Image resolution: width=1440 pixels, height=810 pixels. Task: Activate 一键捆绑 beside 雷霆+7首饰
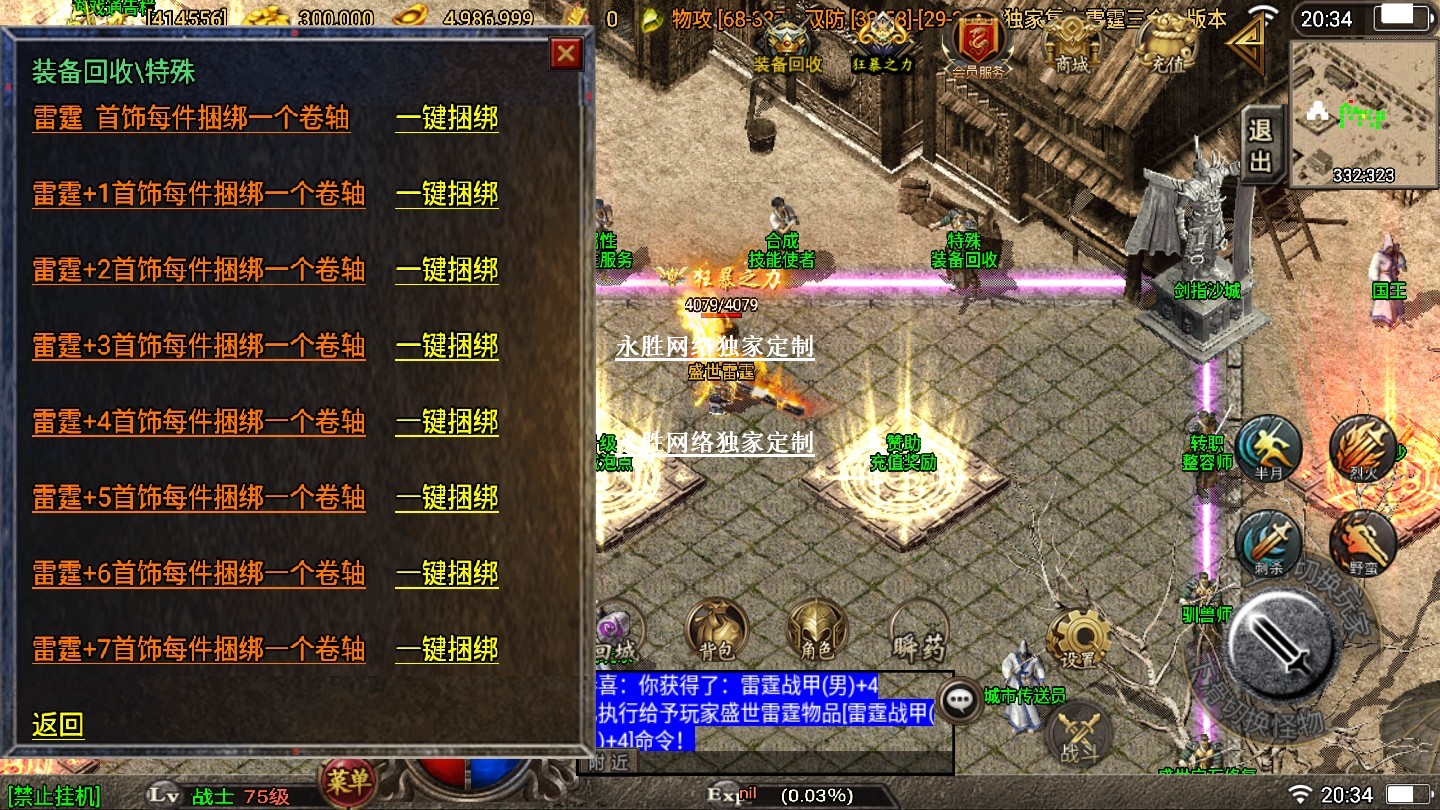click(447, 650)
